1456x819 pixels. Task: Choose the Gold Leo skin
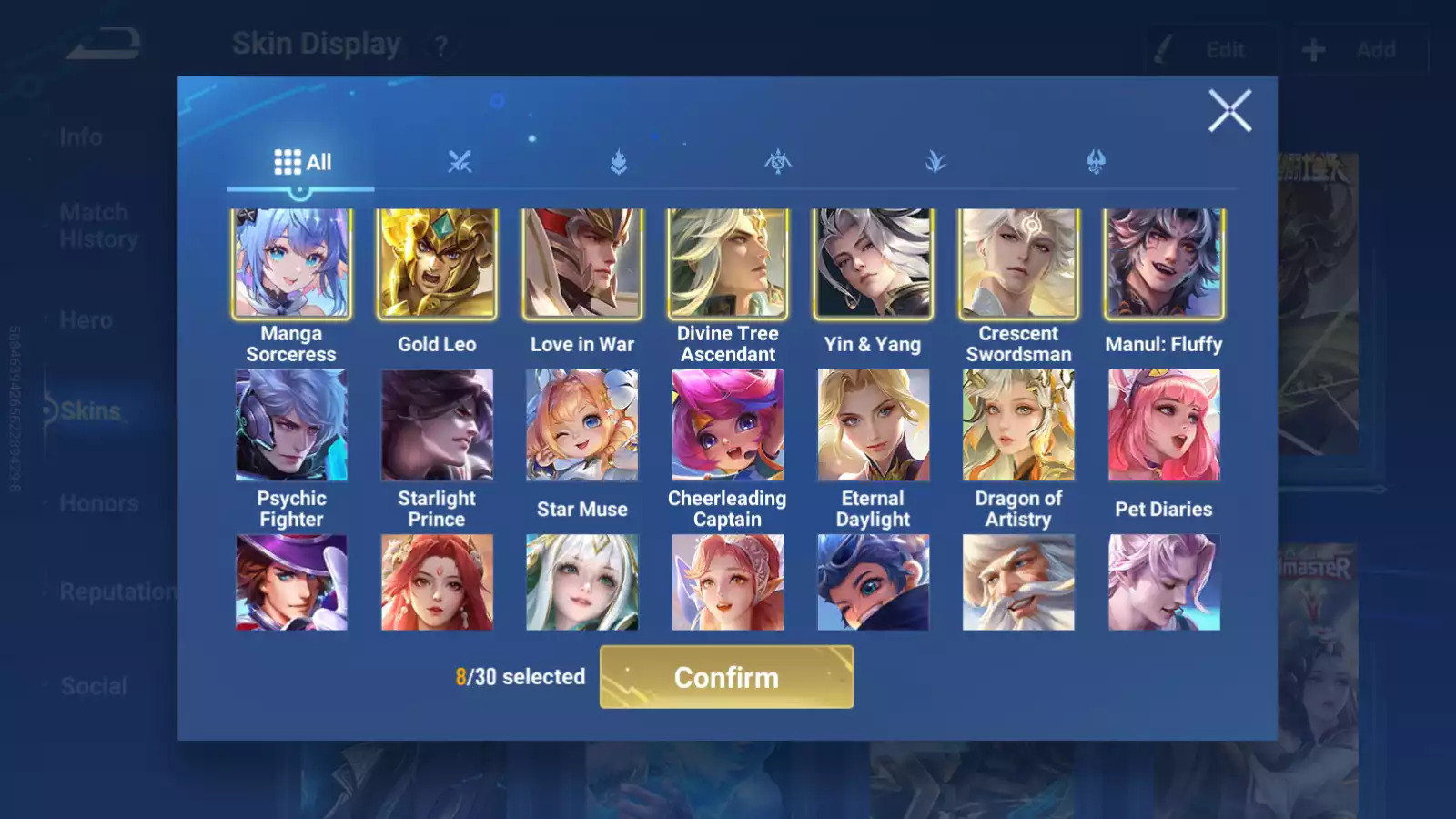[x=437, y=264]
